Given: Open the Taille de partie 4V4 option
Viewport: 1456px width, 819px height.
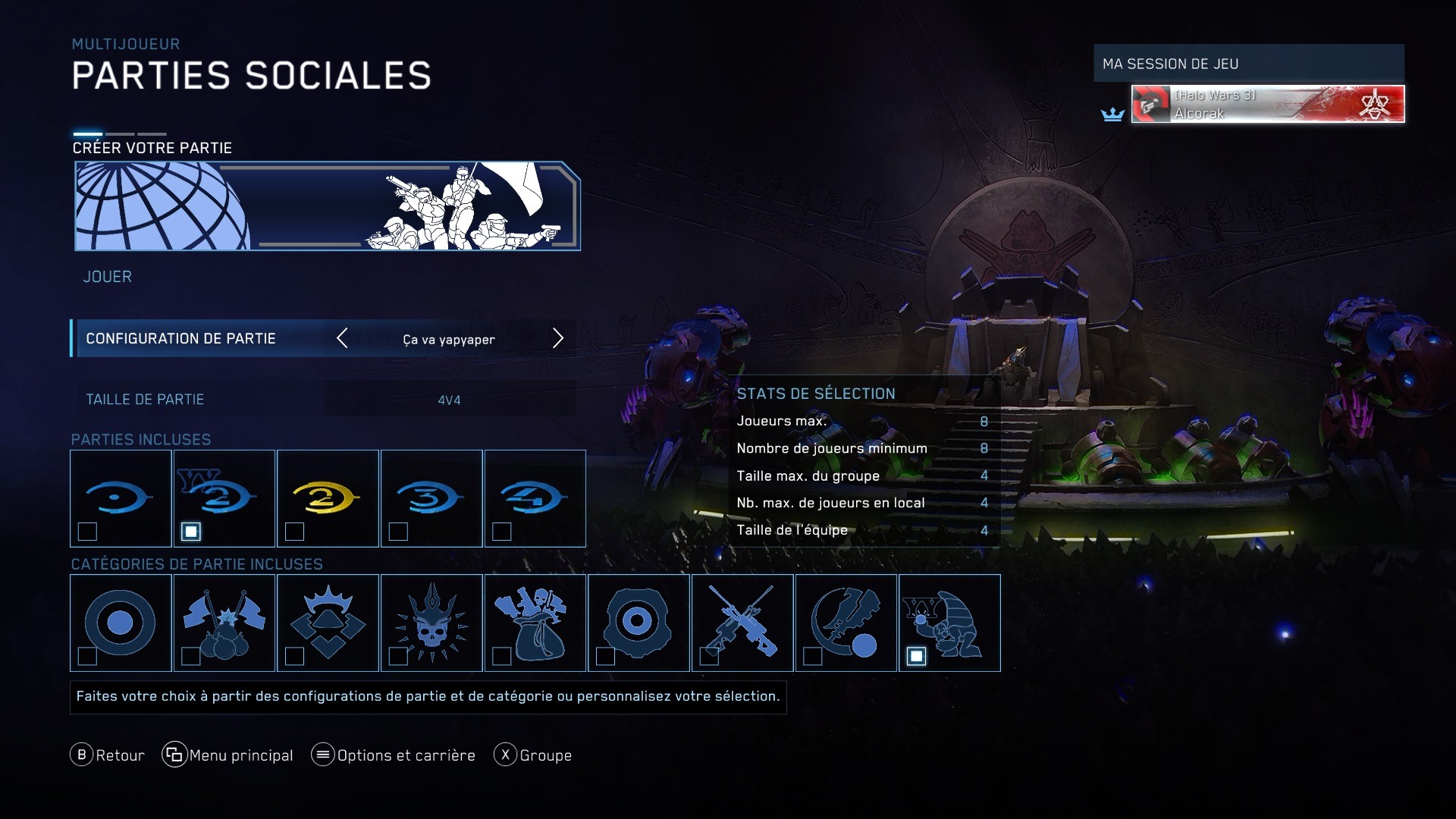Looking at the screenshot, I should tap(449, 400).
